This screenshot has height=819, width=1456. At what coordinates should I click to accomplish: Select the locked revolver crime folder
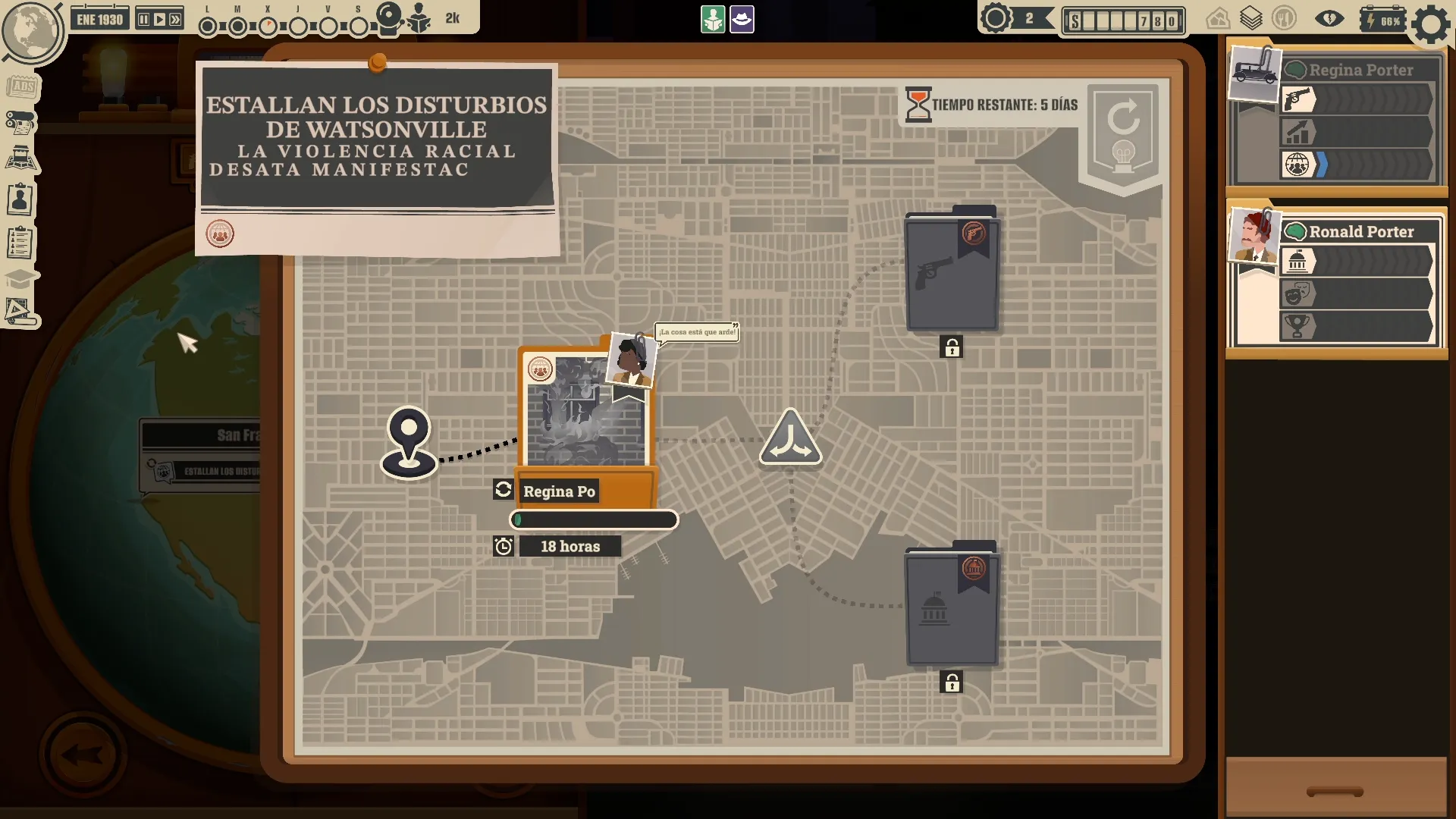click(x=951, y=273)
